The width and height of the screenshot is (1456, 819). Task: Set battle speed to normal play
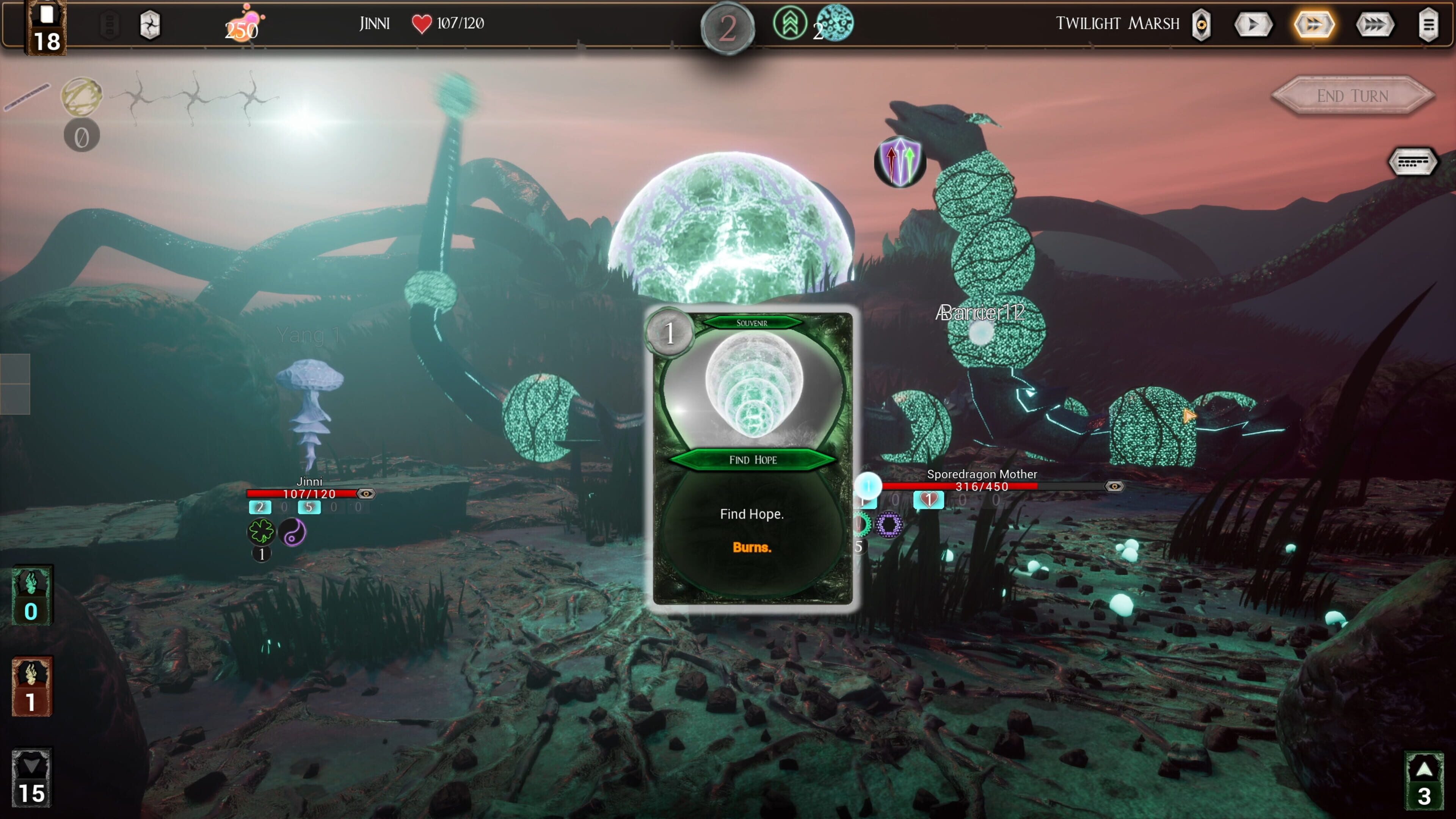[x=1253, y=24]
